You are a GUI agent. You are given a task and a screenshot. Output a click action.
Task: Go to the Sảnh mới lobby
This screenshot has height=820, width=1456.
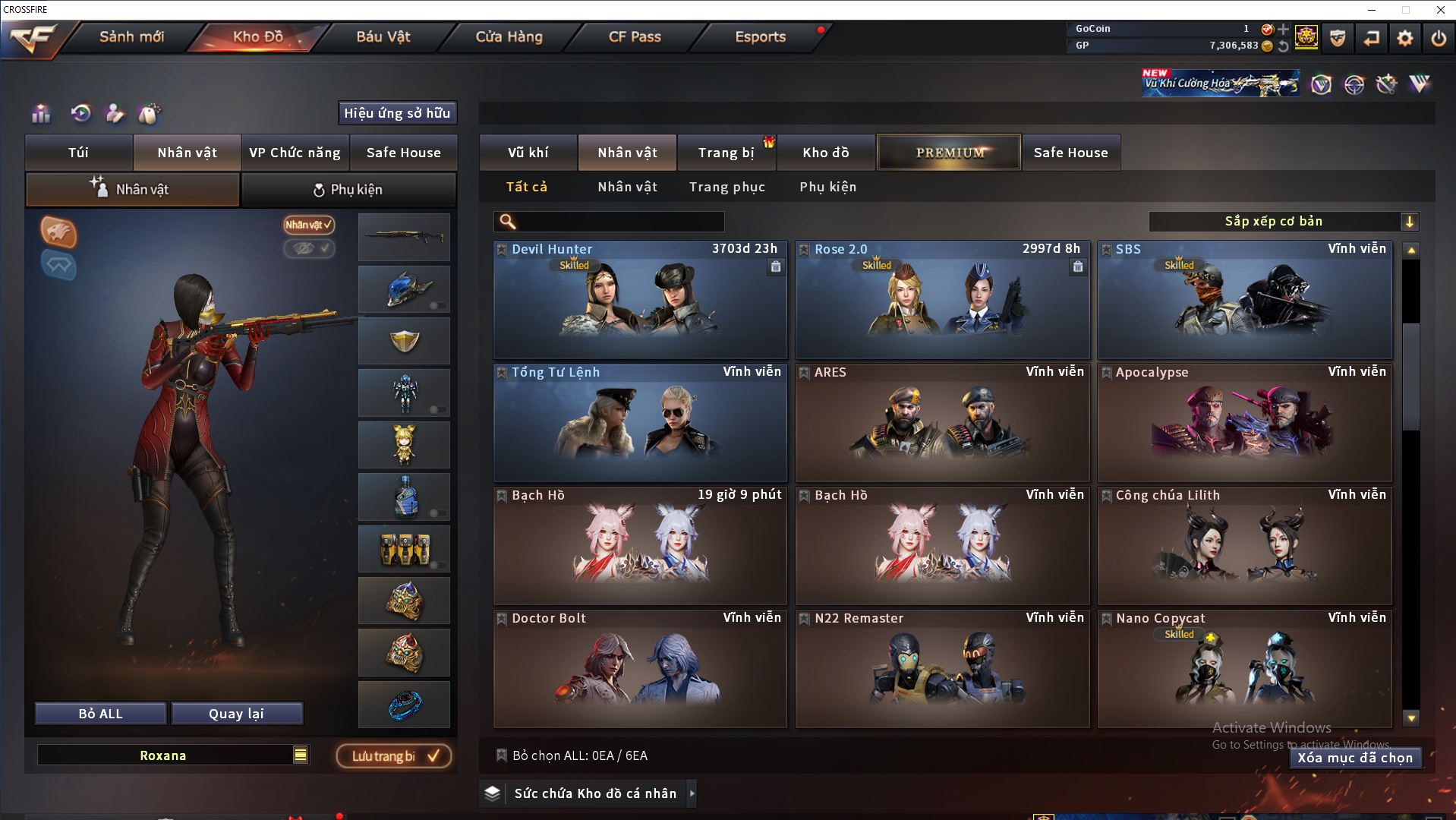(x=131, y=36)
